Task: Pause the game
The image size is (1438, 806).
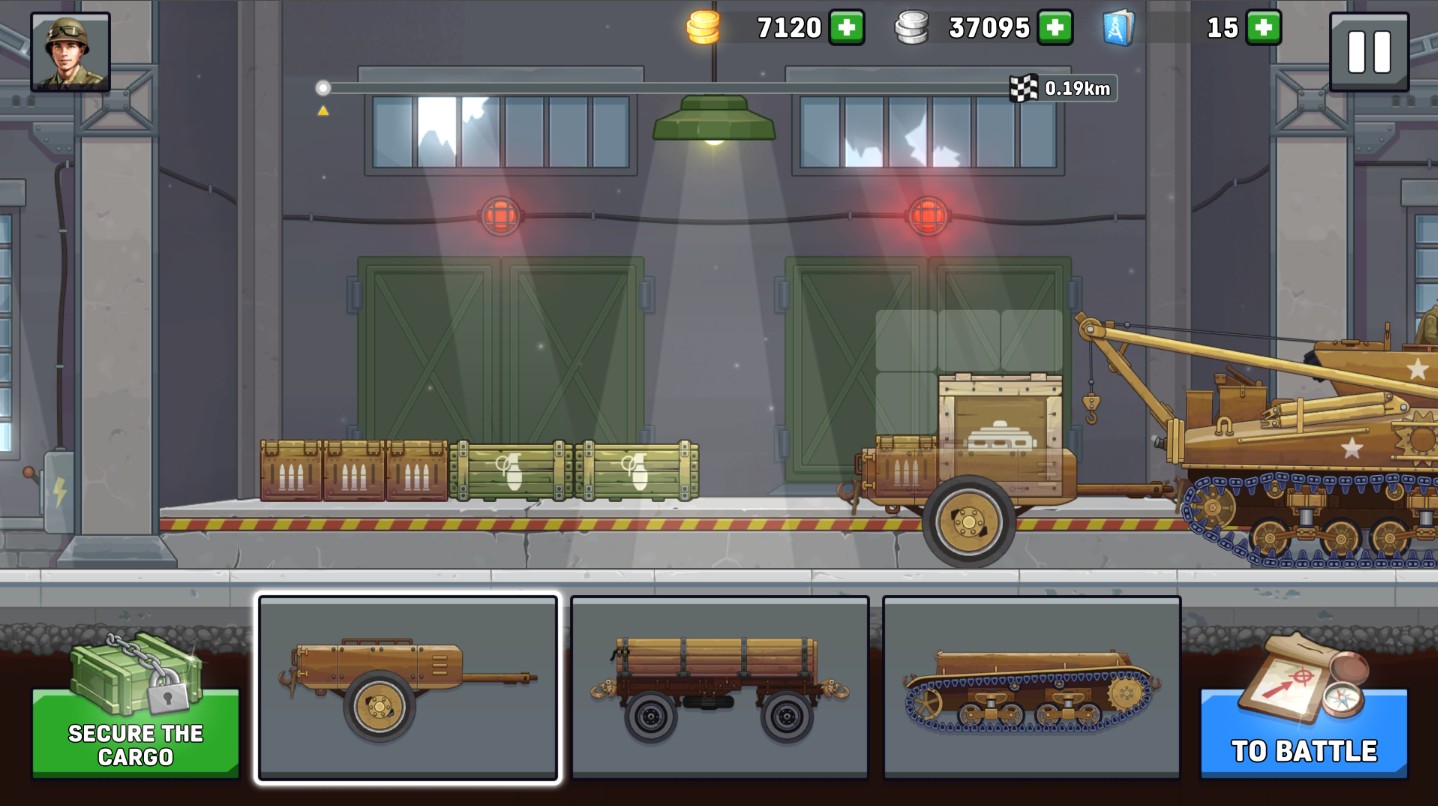Action: (1368, 51)
